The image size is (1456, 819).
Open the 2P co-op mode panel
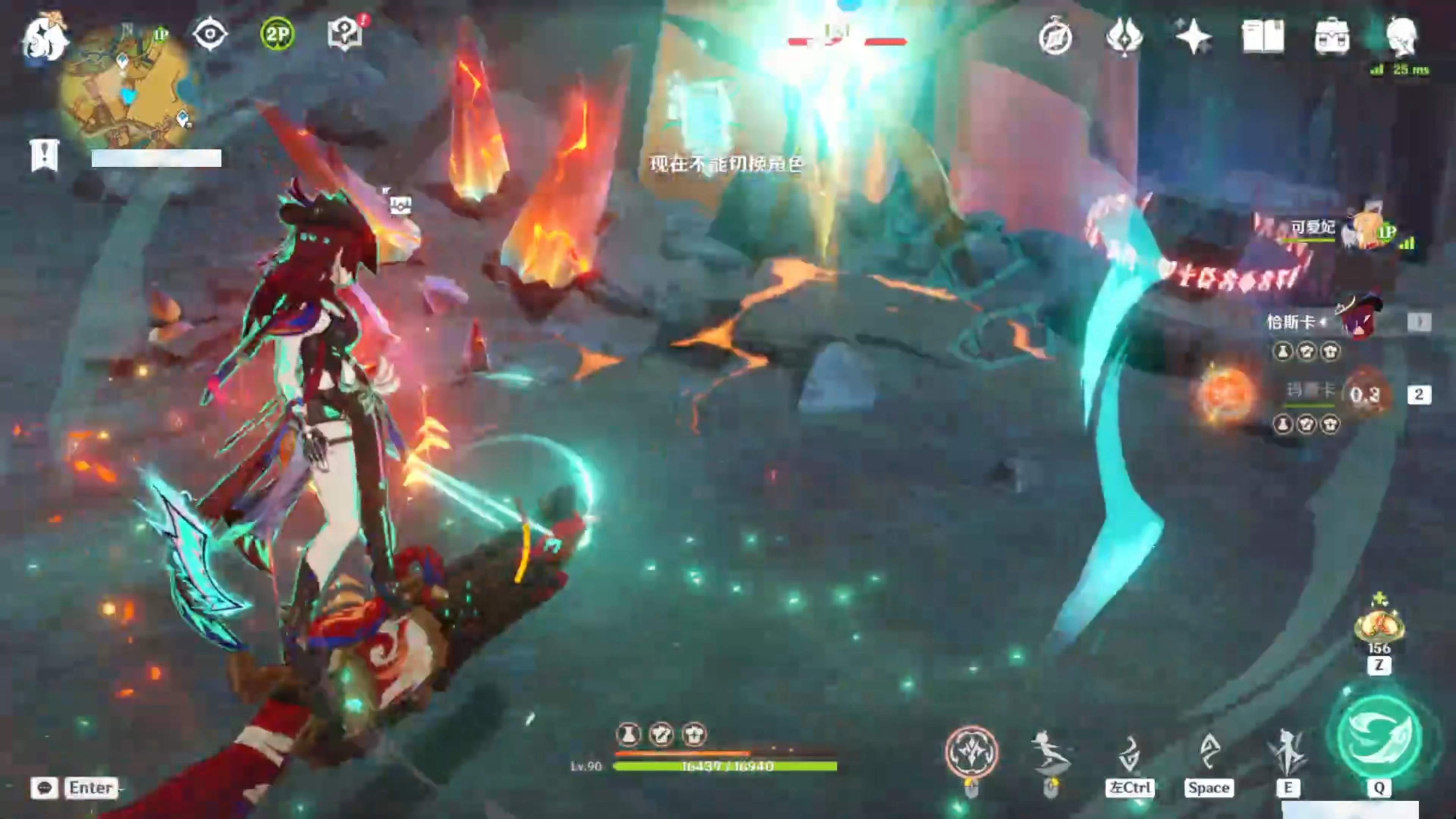tap(277, 34)
